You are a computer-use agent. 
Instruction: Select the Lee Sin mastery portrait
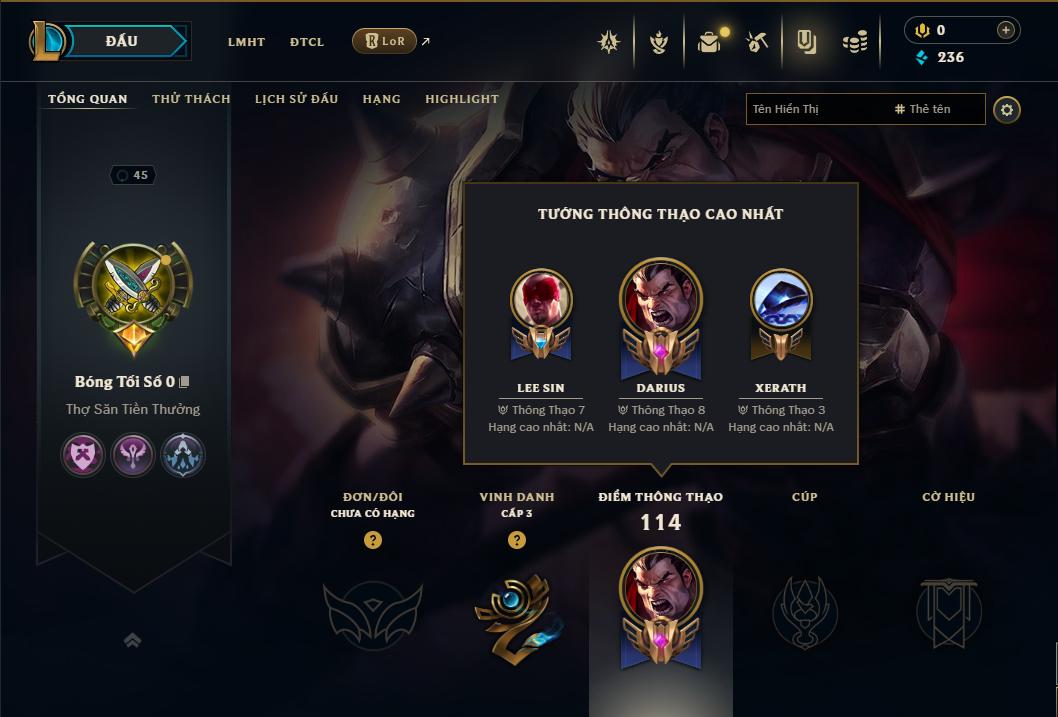pos(541,300)
